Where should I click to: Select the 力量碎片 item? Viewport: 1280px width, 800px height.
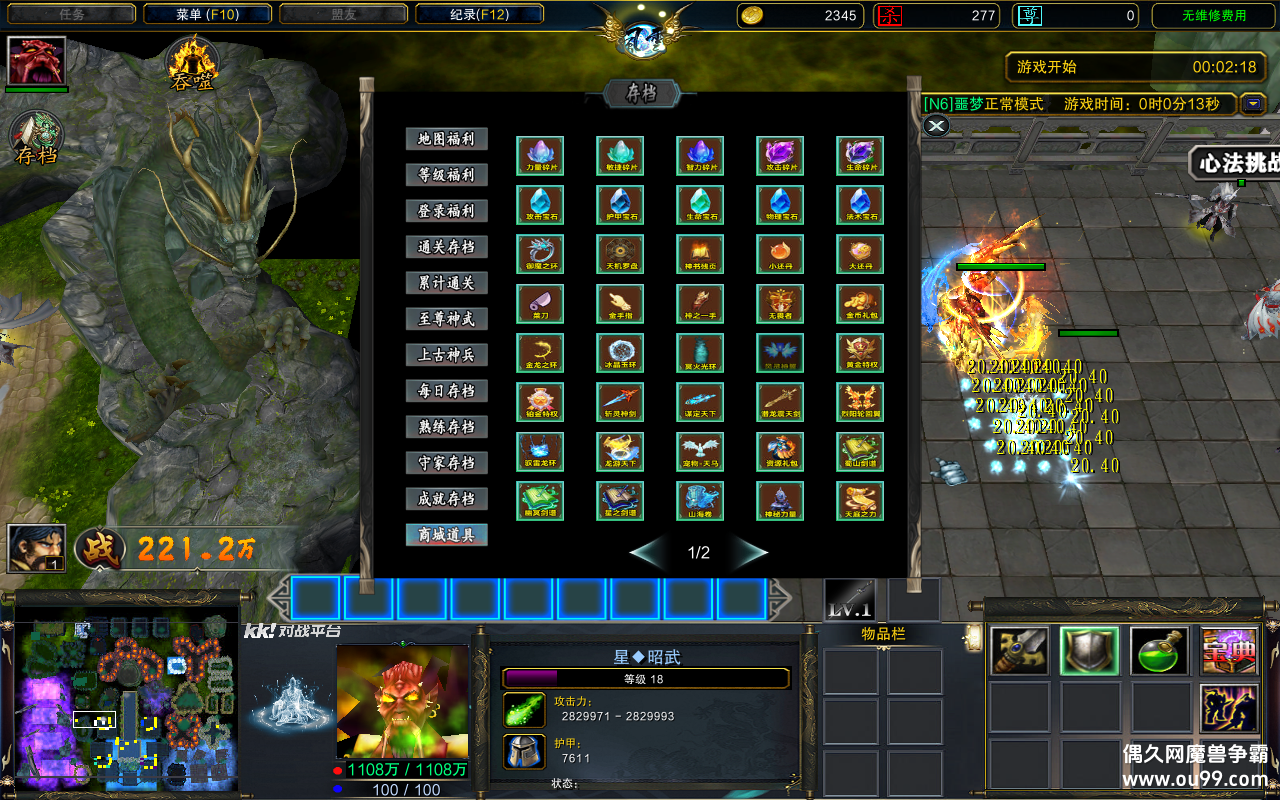coord(540,155)
